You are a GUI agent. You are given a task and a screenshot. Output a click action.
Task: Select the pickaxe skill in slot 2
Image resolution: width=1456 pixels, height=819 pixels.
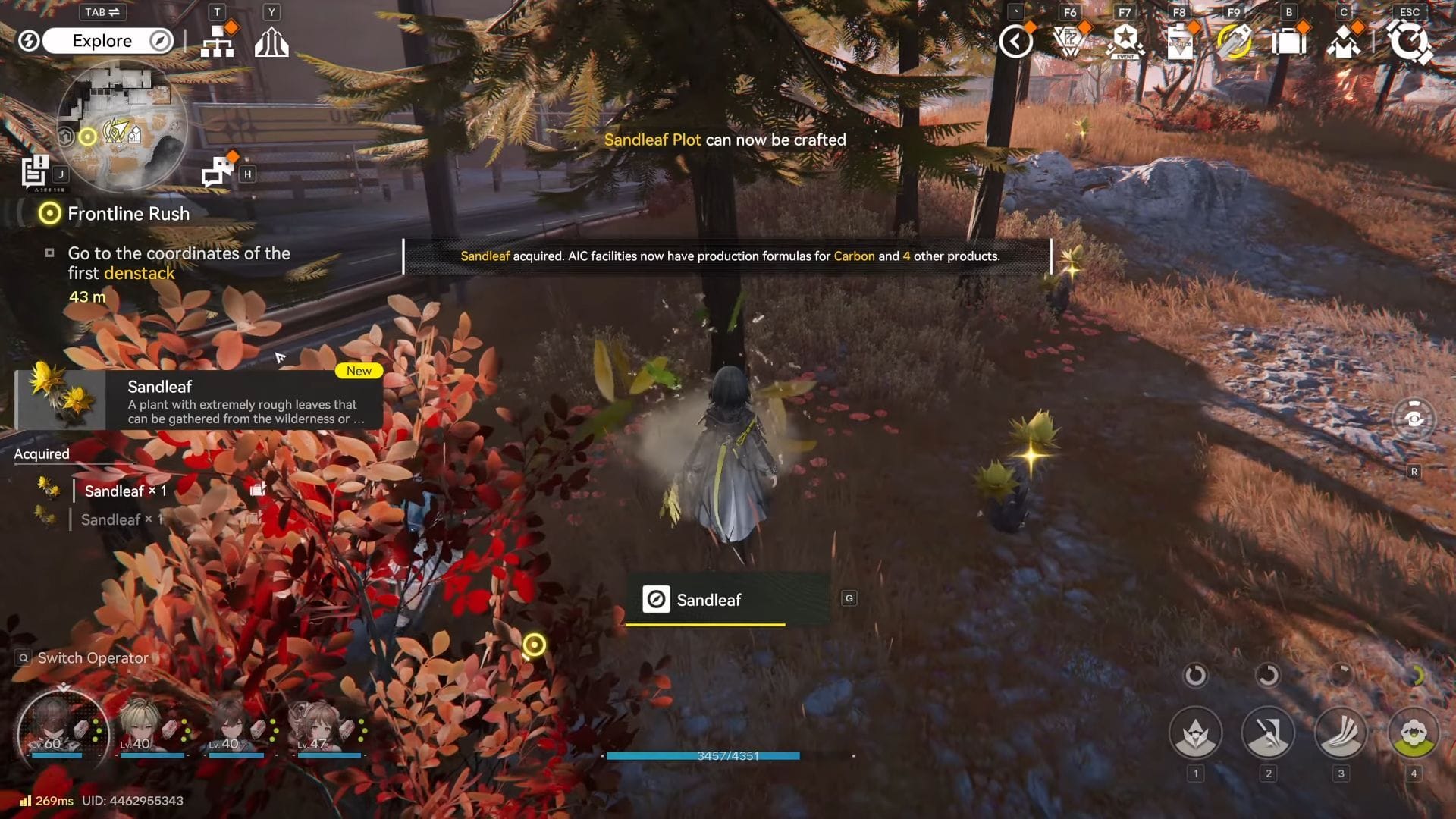pyautogui.click(x=1269, y=732)
